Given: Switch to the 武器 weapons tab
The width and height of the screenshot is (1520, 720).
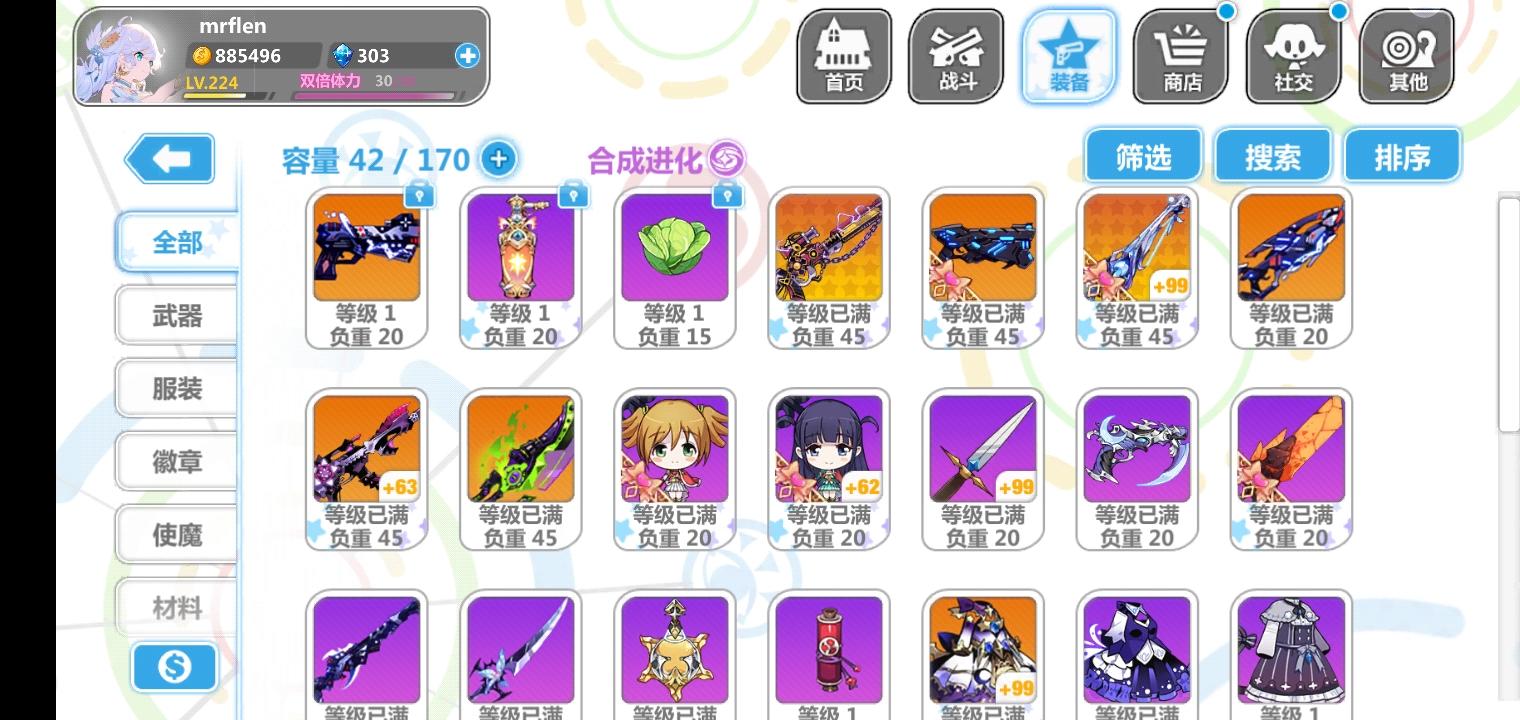Looking at the screenshot, I should [177, 315].
